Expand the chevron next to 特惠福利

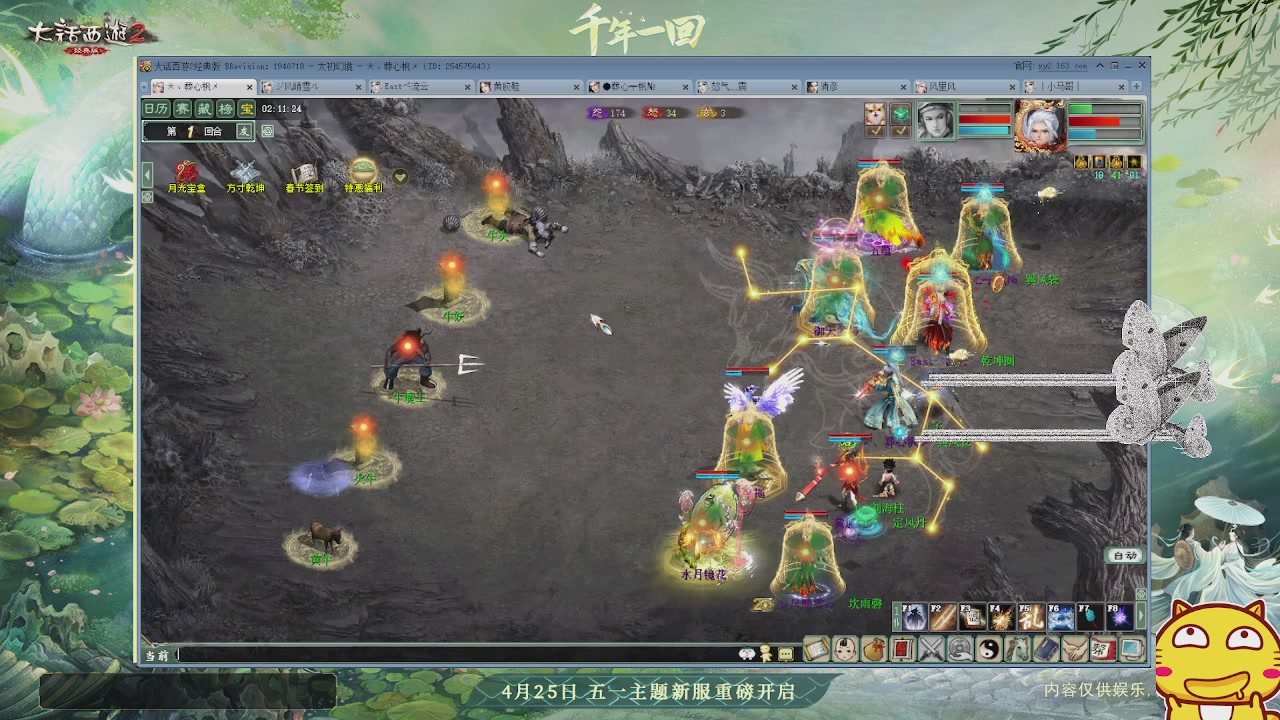coord(401,176)
